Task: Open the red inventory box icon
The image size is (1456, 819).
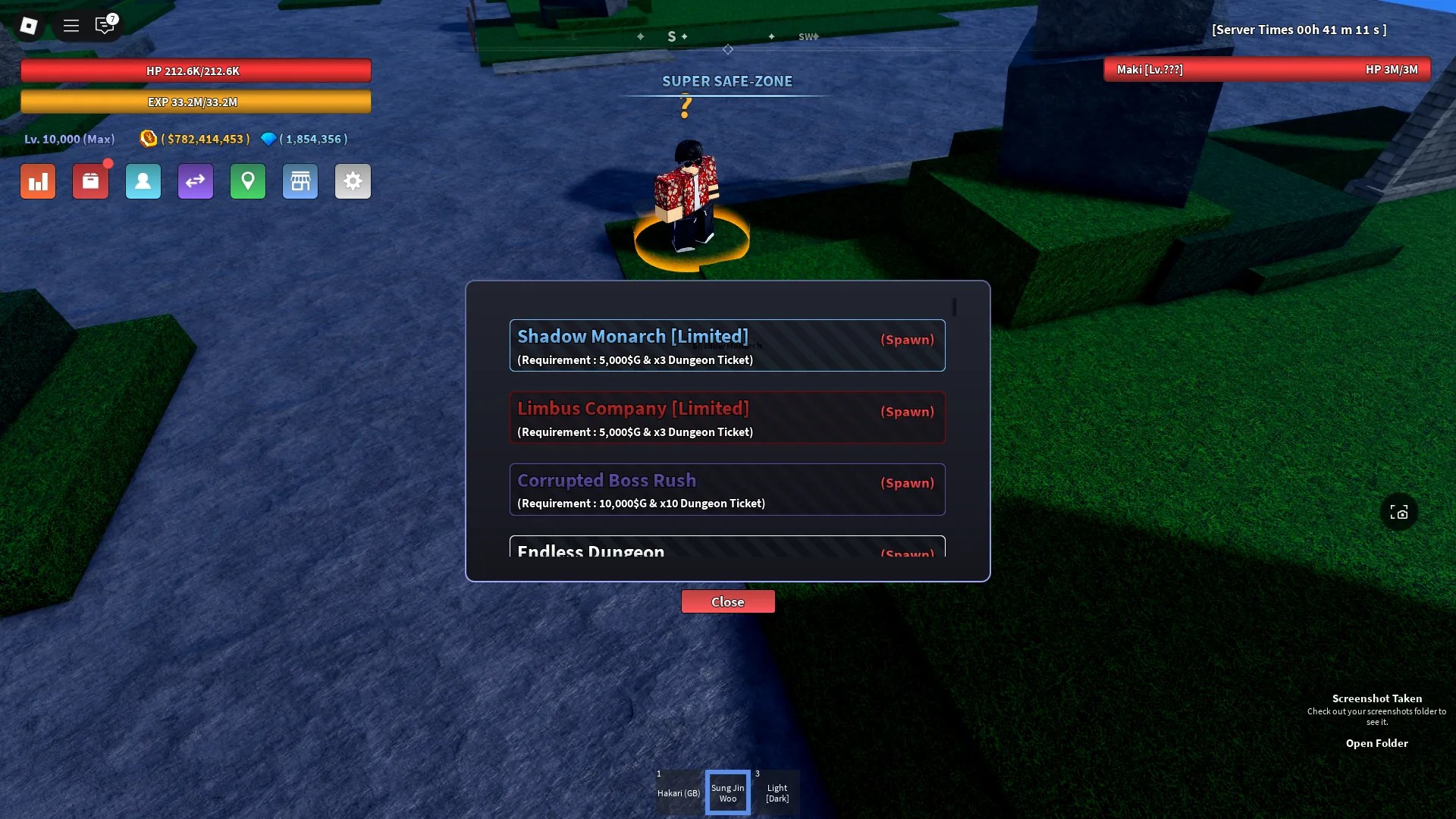Action: 90,181
